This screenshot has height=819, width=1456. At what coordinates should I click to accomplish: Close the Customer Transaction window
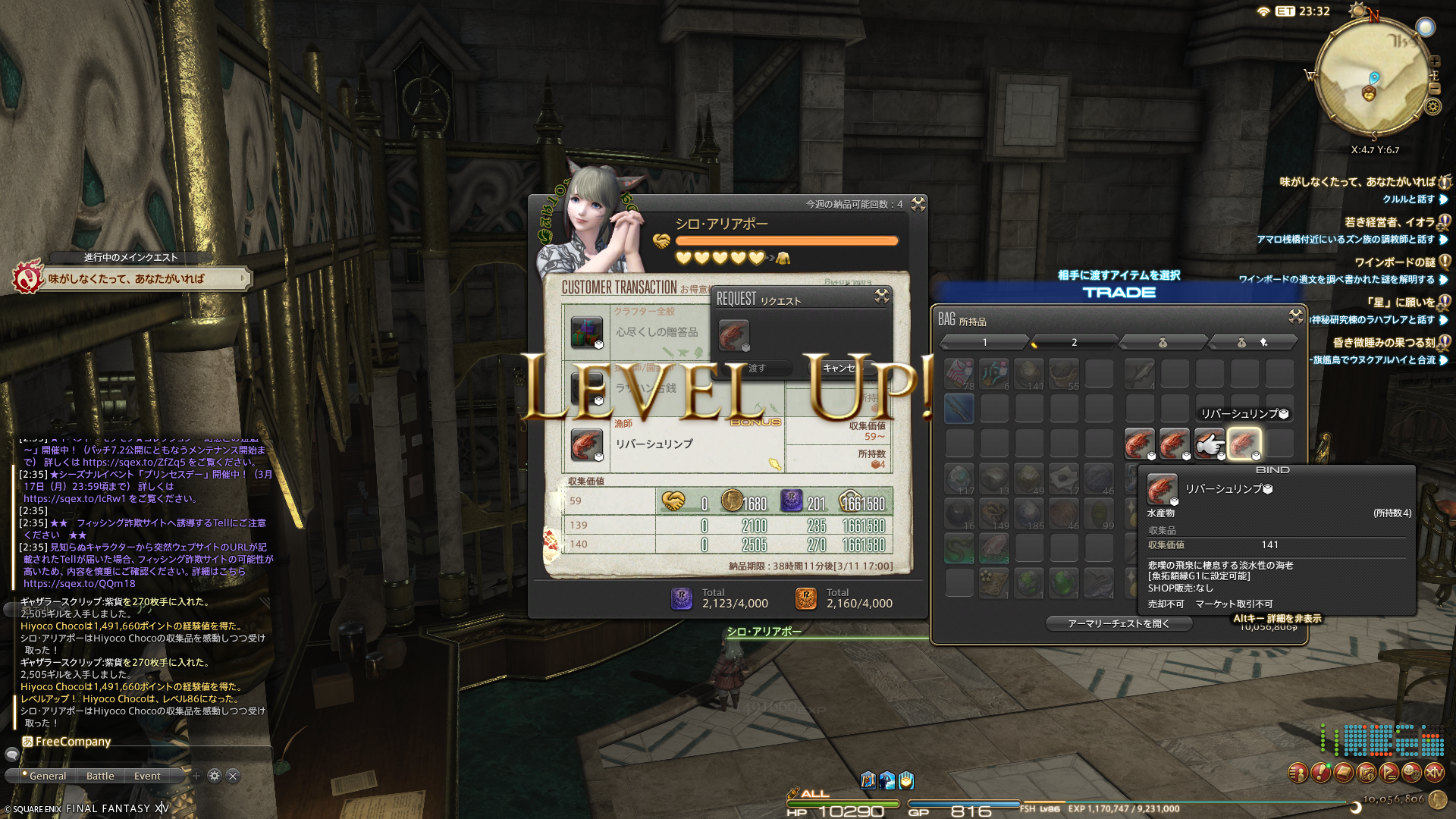point(918,204)
